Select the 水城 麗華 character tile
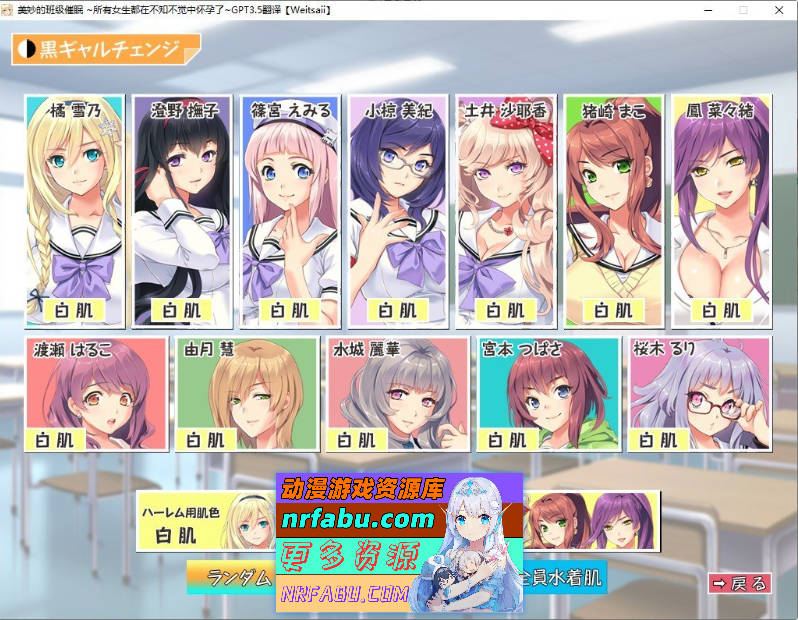Image resolution: width=798 pixels, height=620 pixels. click(398, 394)
